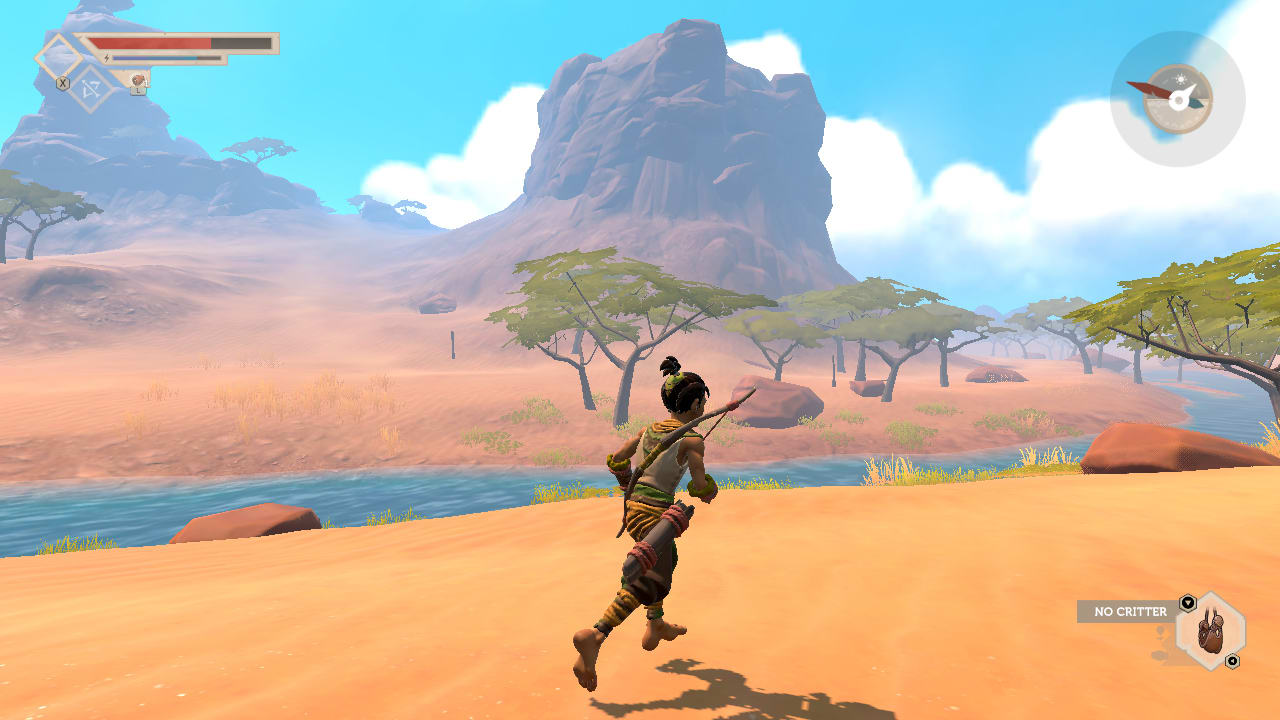1280x720 pixels.
Task: Click the No Critter label
Action: click(1130, 611)
